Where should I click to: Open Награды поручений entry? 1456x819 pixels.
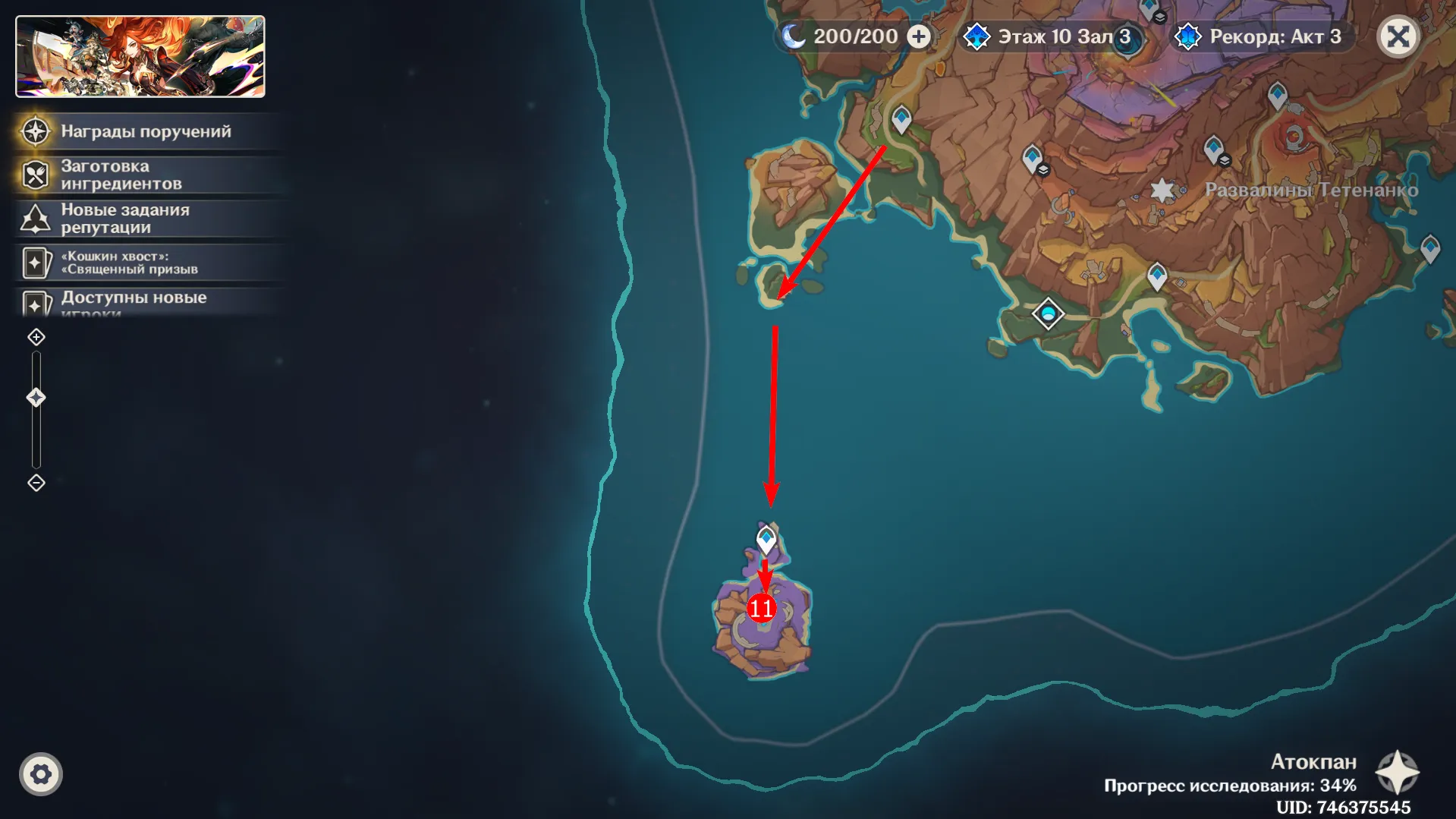pyautogui.click(x=146, y=131)
